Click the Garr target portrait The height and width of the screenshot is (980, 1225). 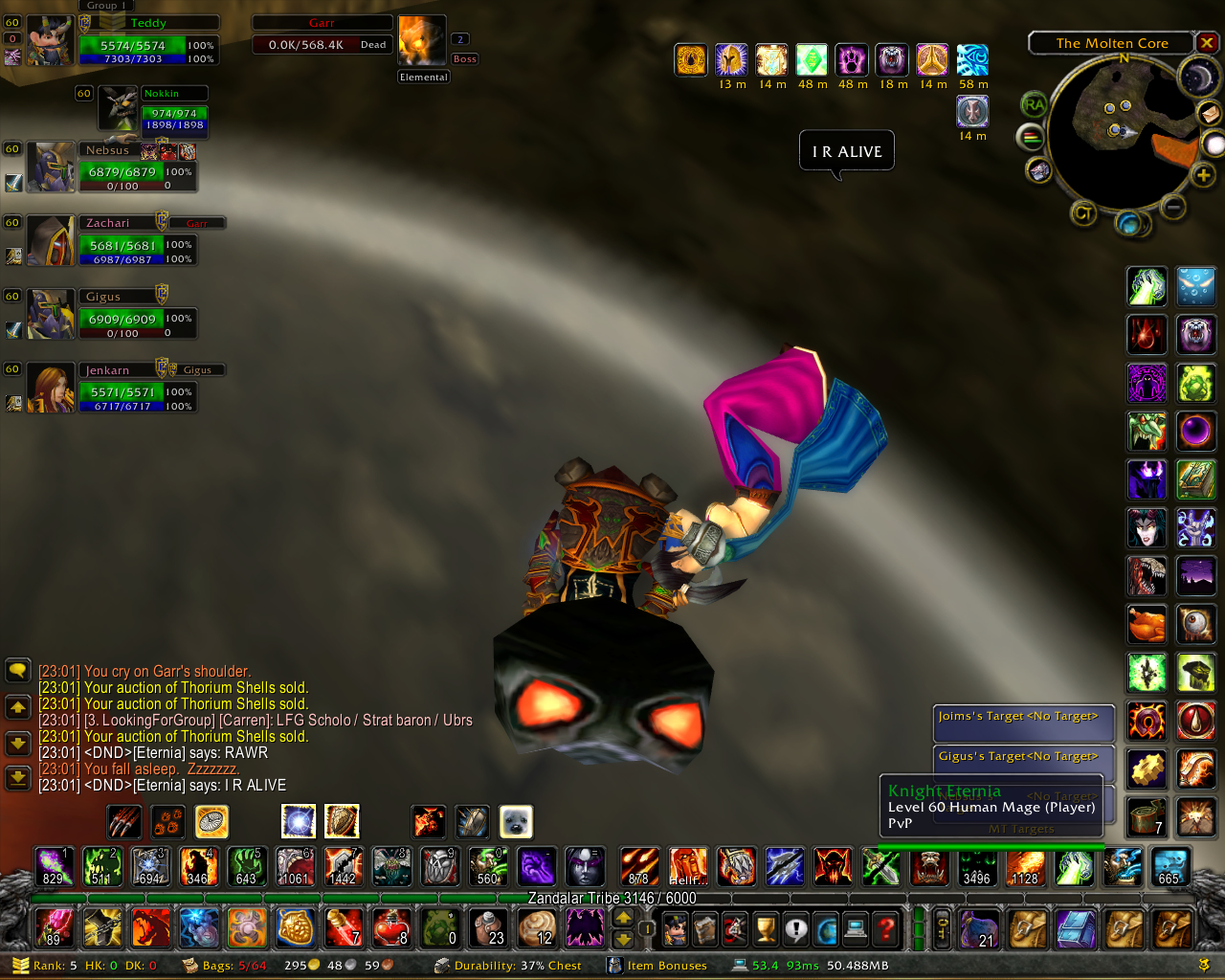tap(422, 41)
